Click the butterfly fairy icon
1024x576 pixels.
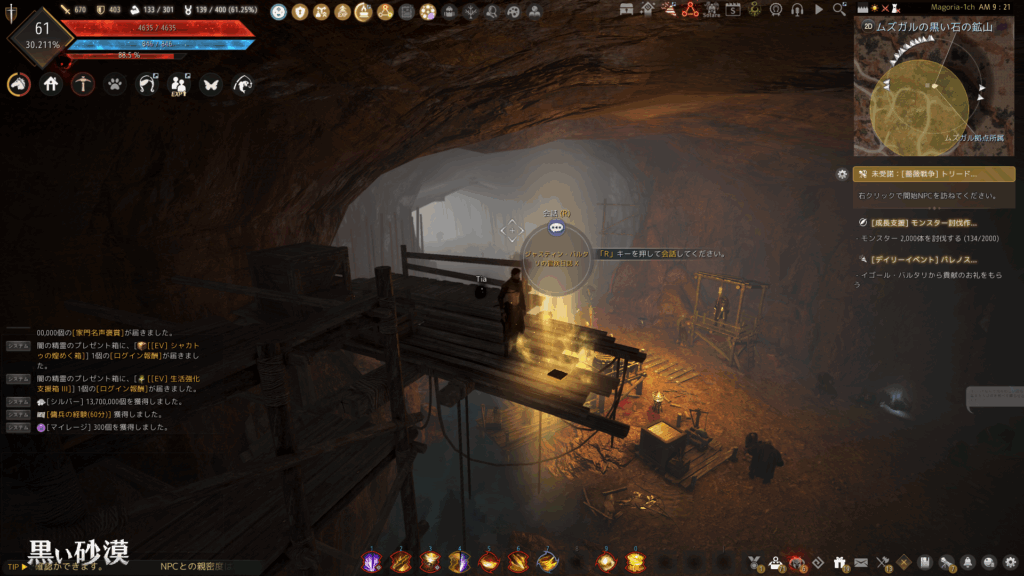point(210,85)
